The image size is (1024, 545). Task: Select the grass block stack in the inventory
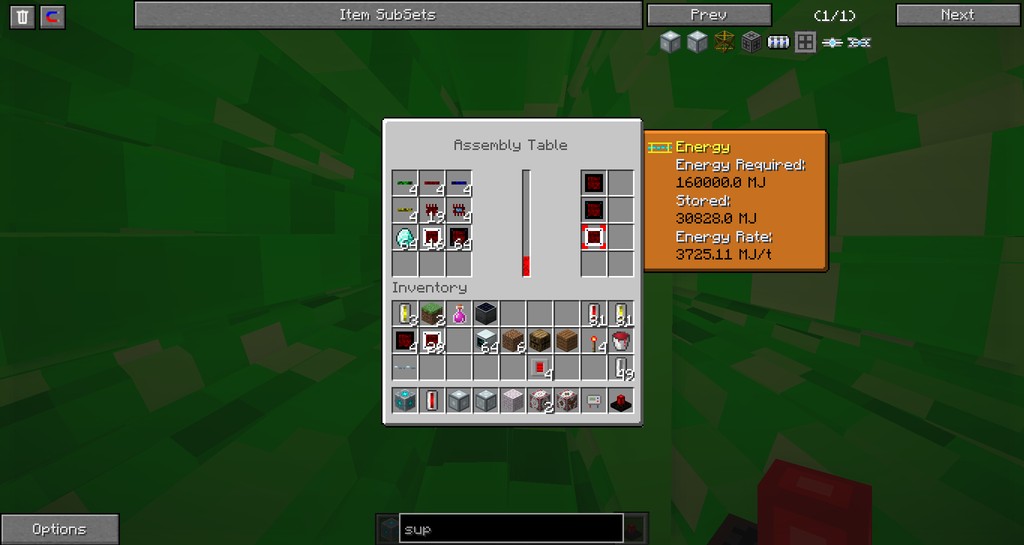coord(432,314)
